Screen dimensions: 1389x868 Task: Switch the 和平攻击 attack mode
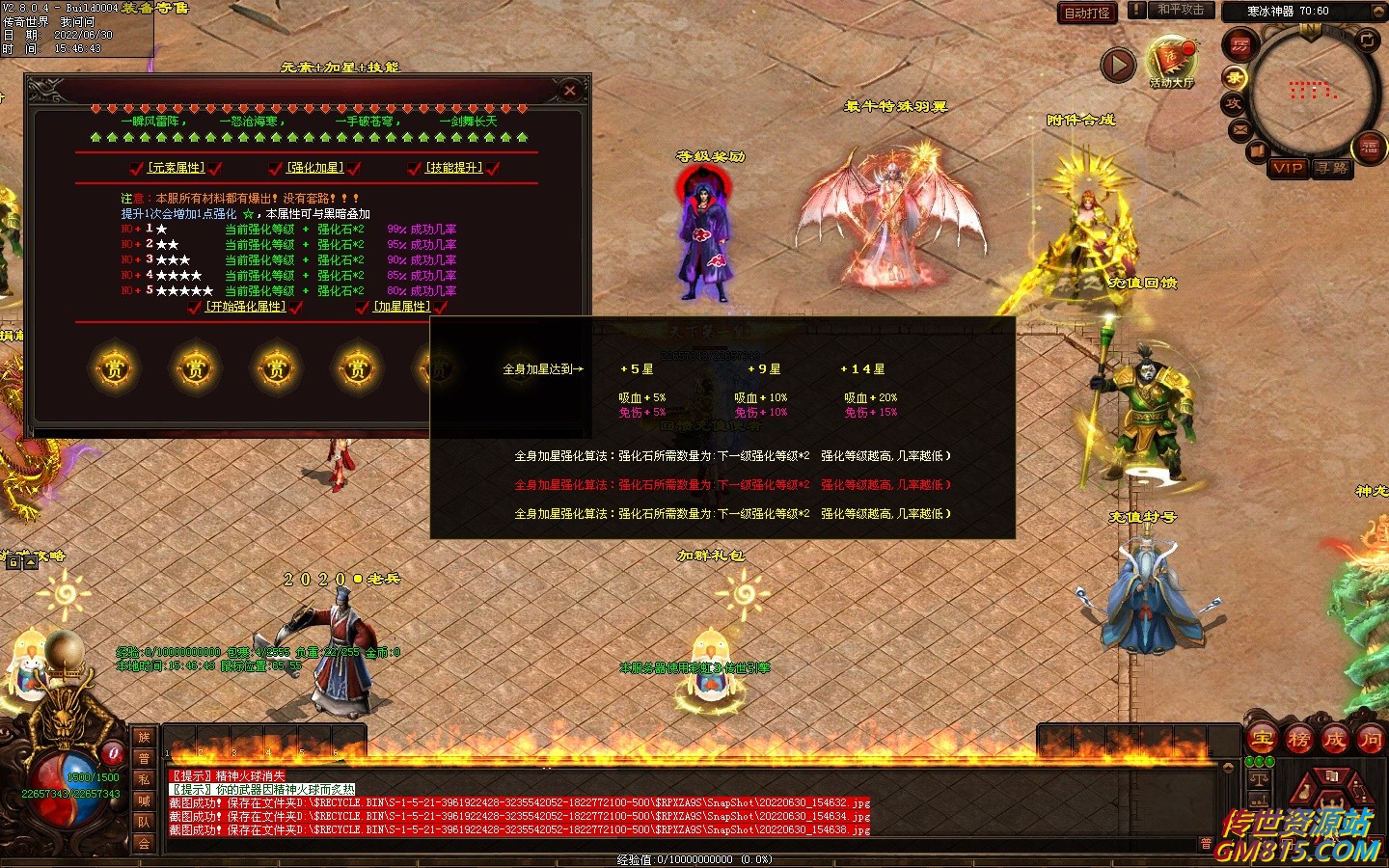click(1181, 10)
